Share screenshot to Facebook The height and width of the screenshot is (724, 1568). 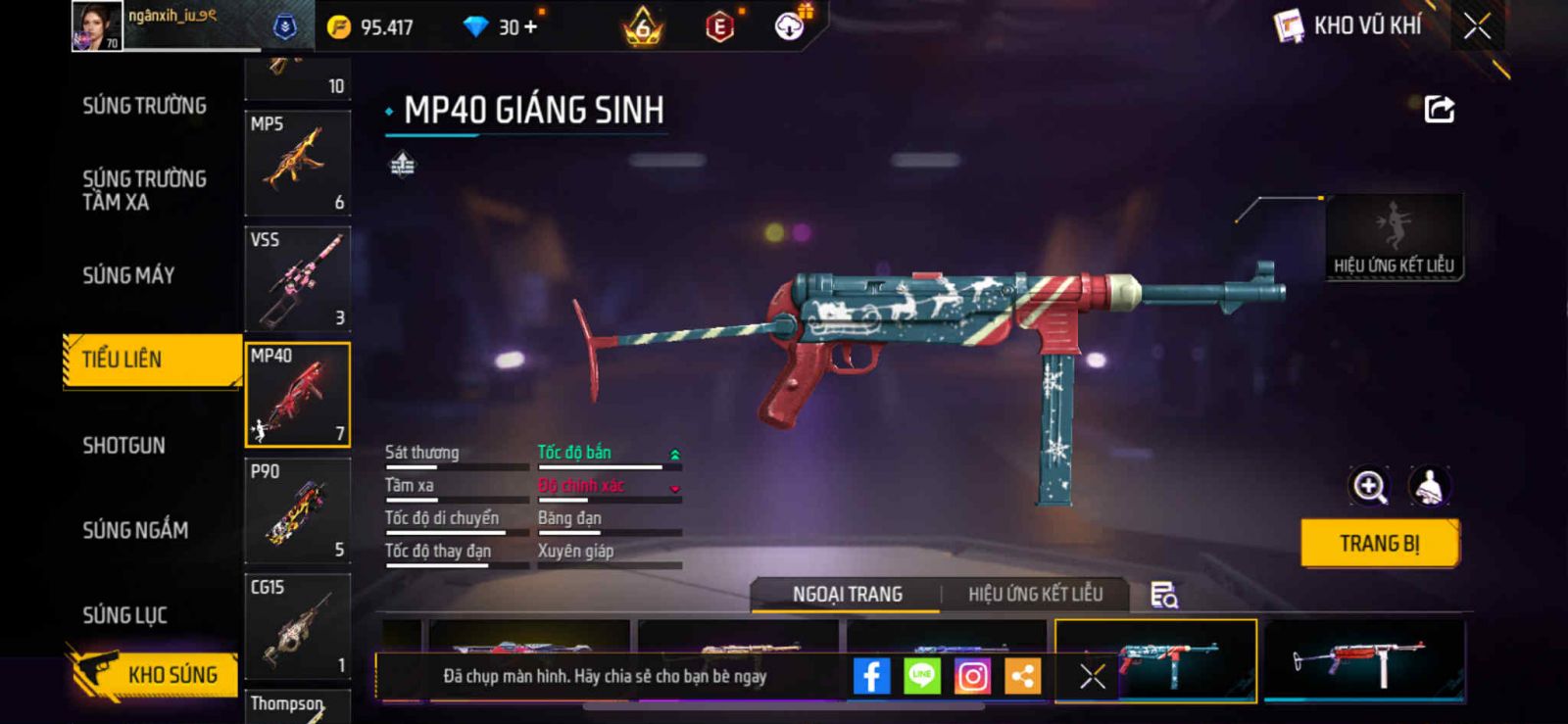871,676
